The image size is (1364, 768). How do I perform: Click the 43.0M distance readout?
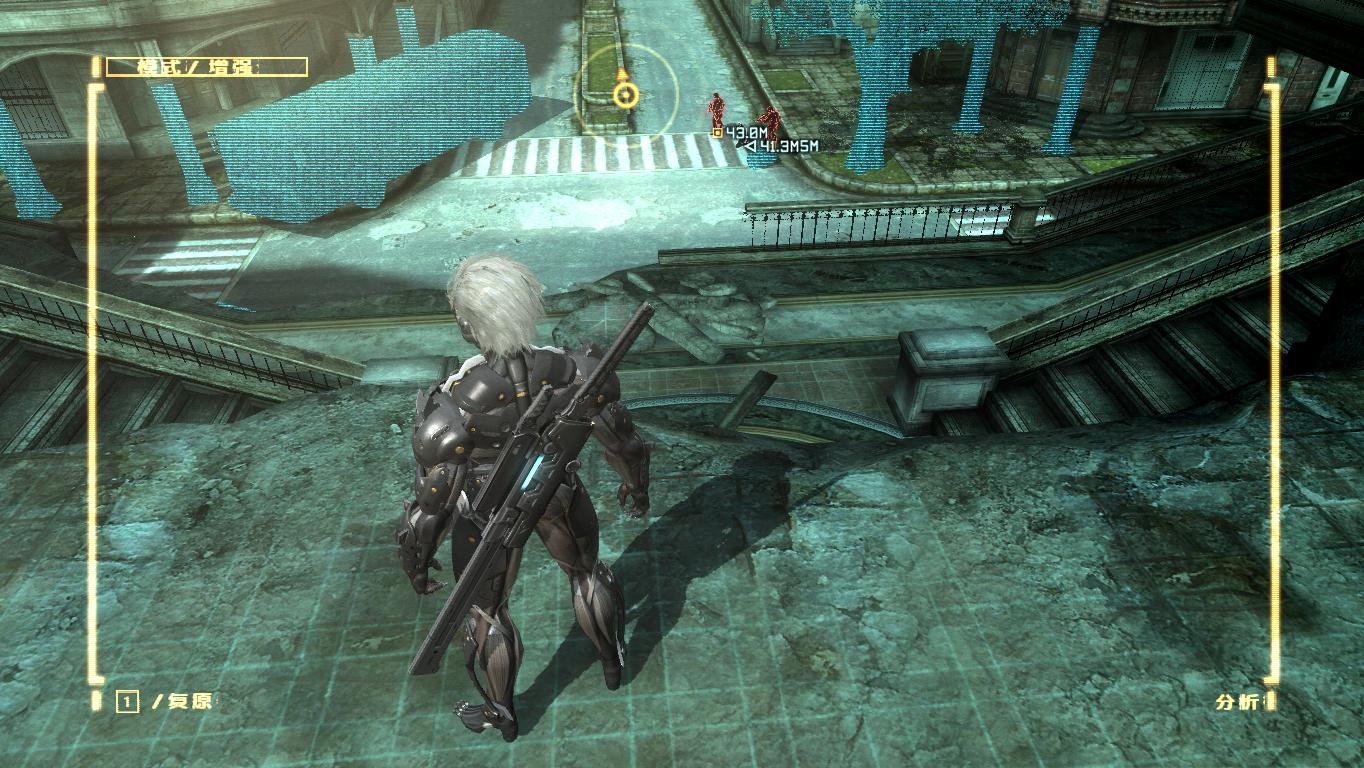tap(745, 133)
